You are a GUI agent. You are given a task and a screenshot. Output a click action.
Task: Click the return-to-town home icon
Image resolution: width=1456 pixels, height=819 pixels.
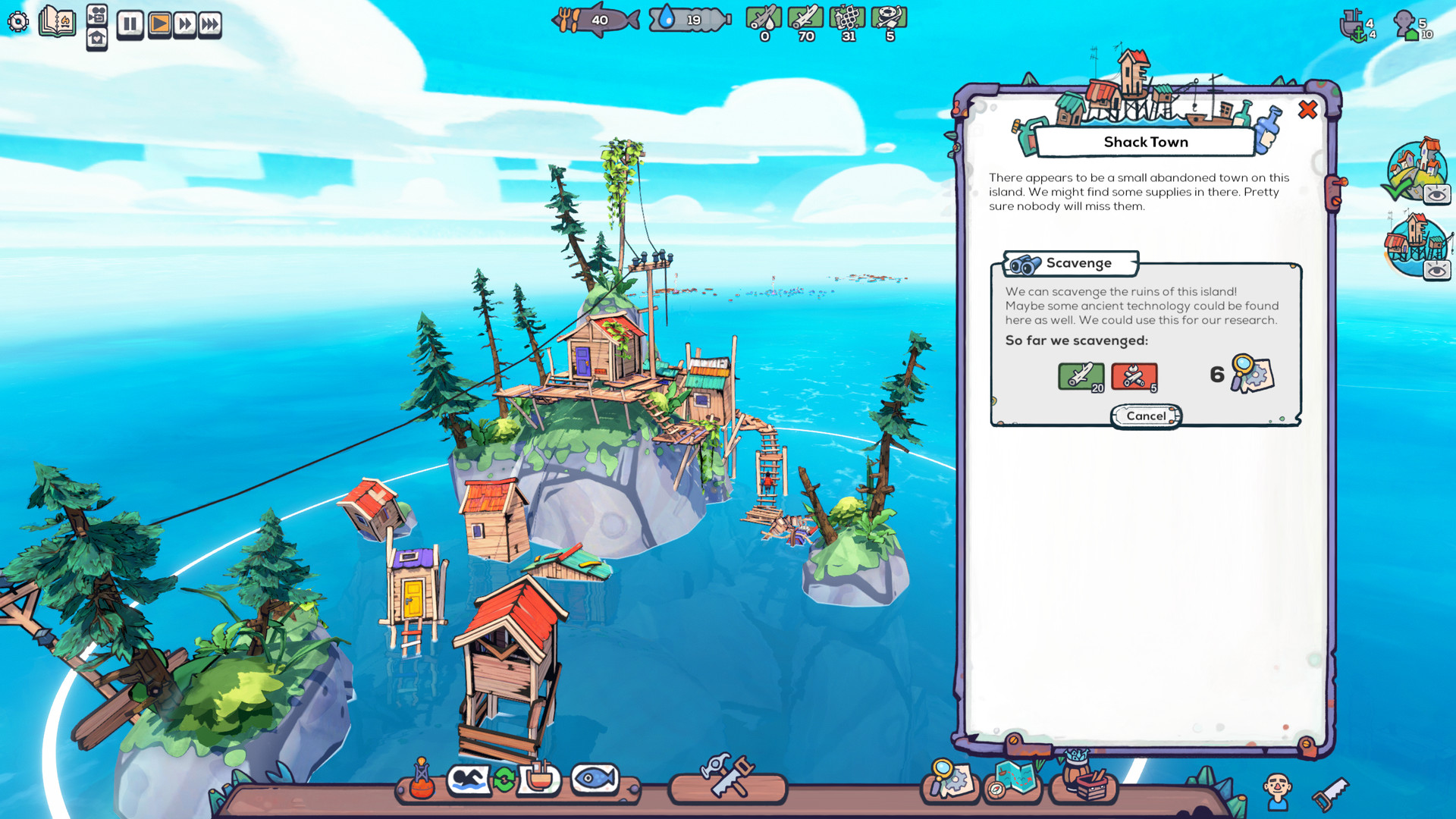(96, 36)
